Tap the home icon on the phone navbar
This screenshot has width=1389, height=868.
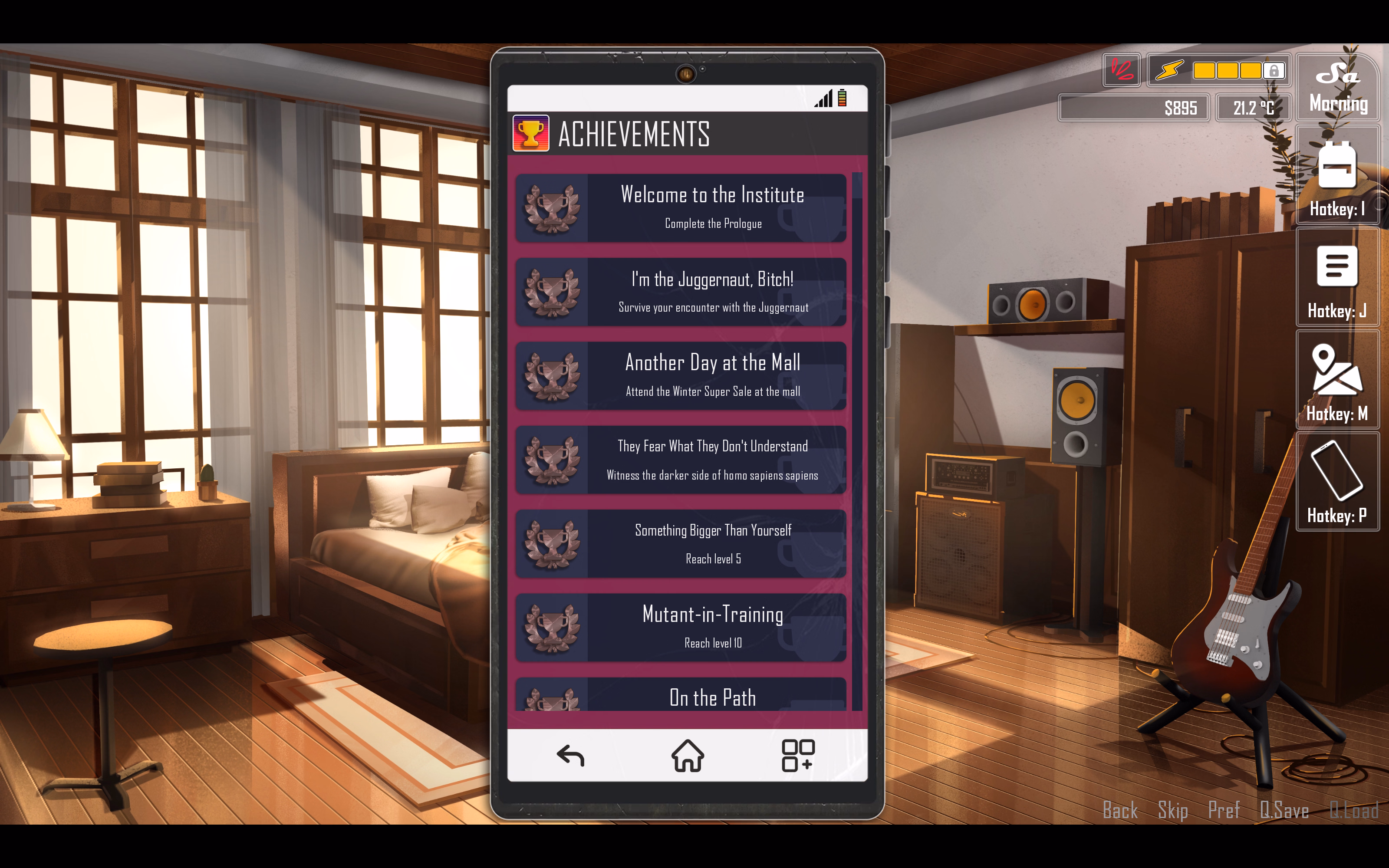[x=688, y=756]
